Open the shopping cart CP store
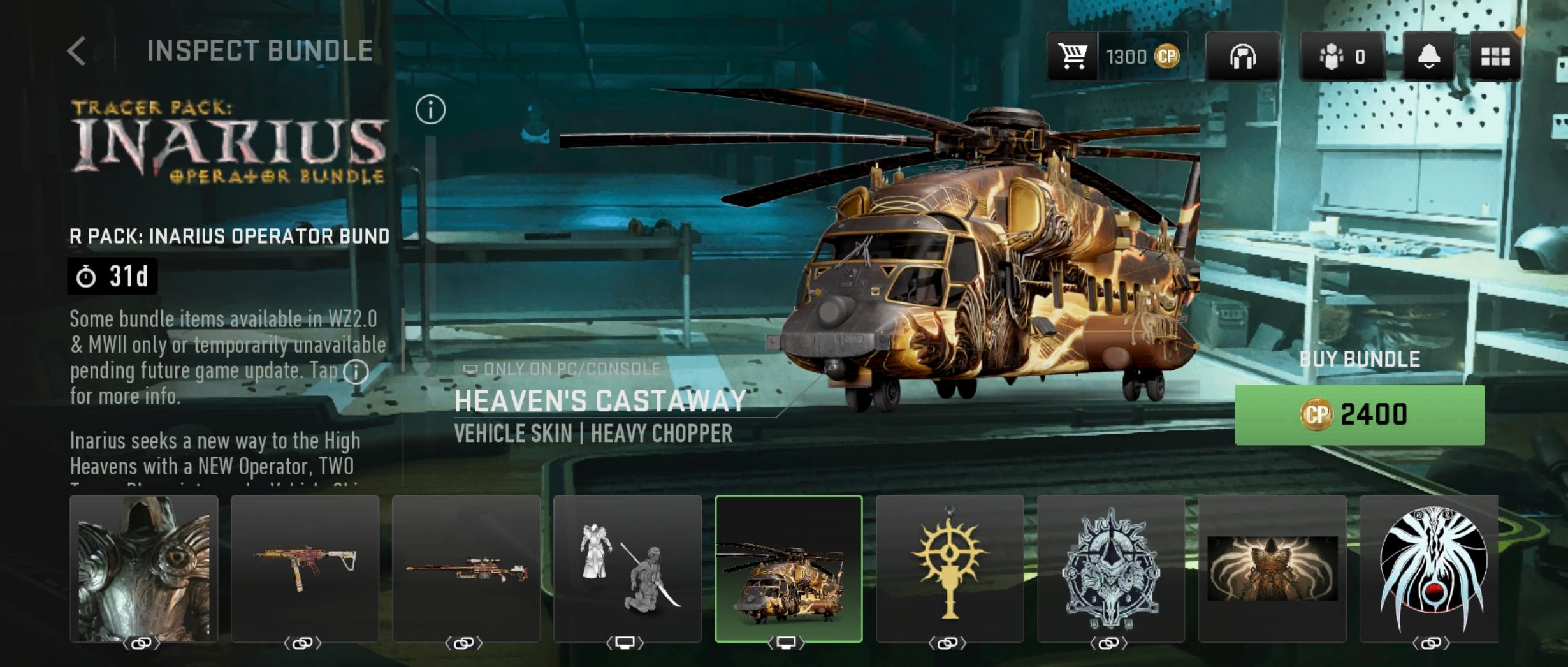 coord(1073,57)
